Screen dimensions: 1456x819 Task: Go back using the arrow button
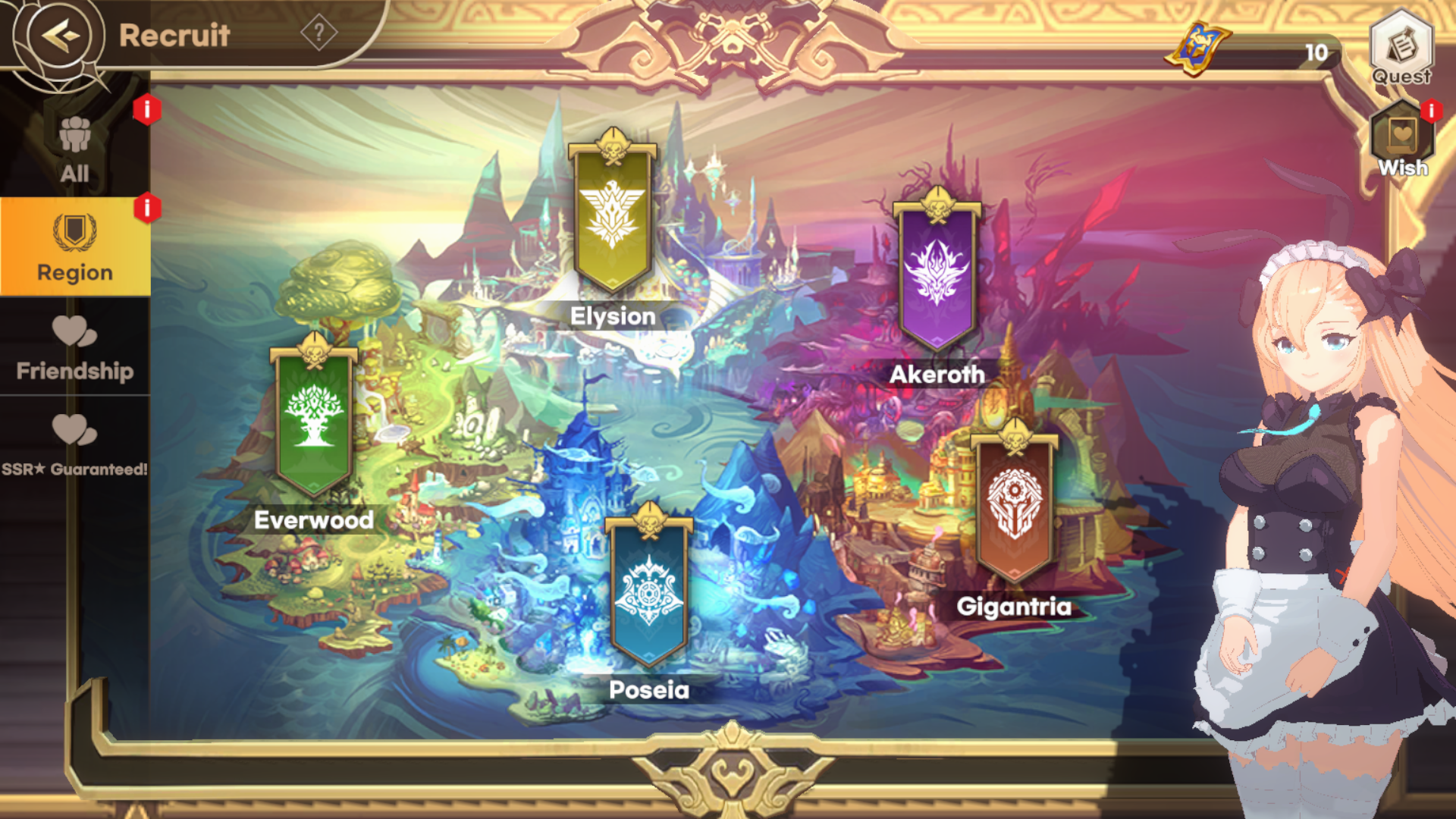60,34
